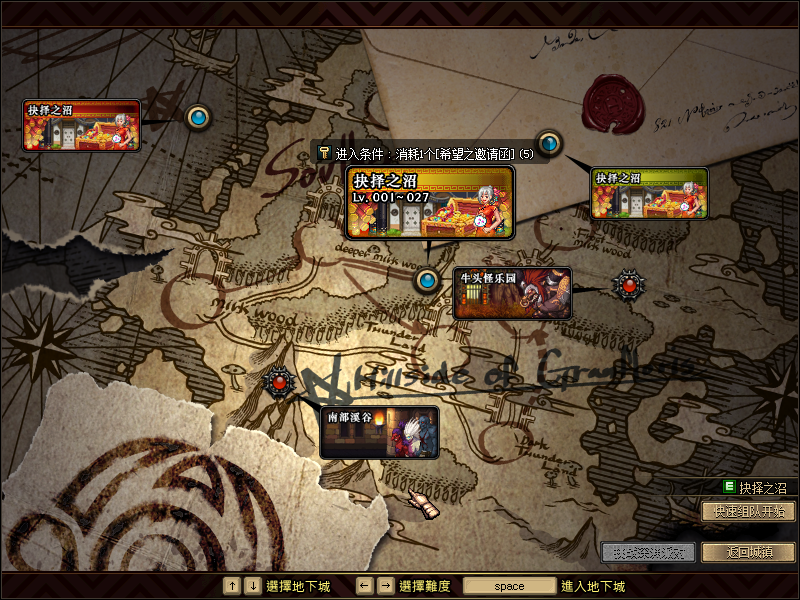Click the 快速组队开始 quick party button
Screen dimensions: 800x600
coord(749,511)
